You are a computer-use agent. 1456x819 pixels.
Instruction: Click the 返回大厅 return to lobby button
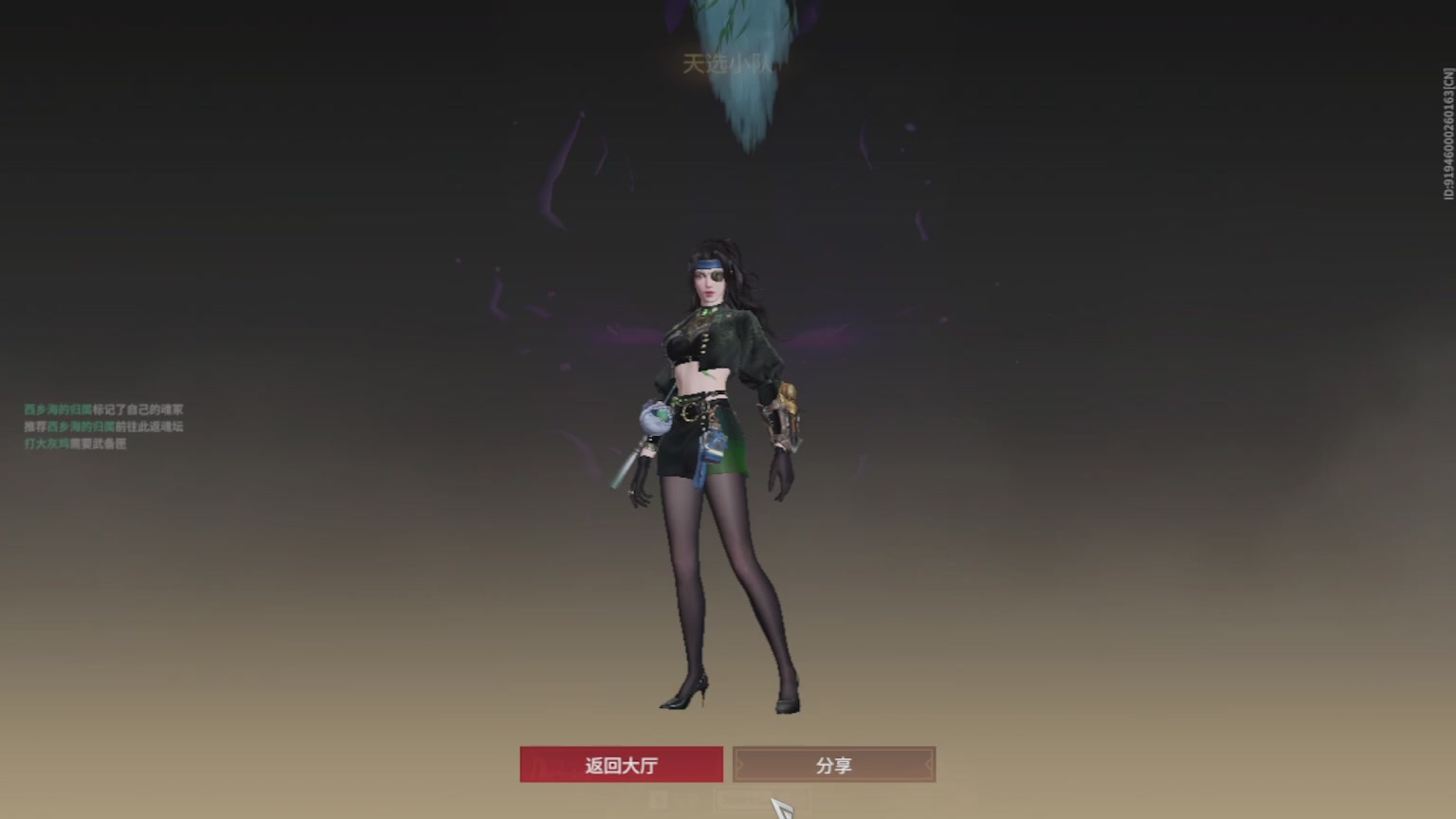coord(621,764)
